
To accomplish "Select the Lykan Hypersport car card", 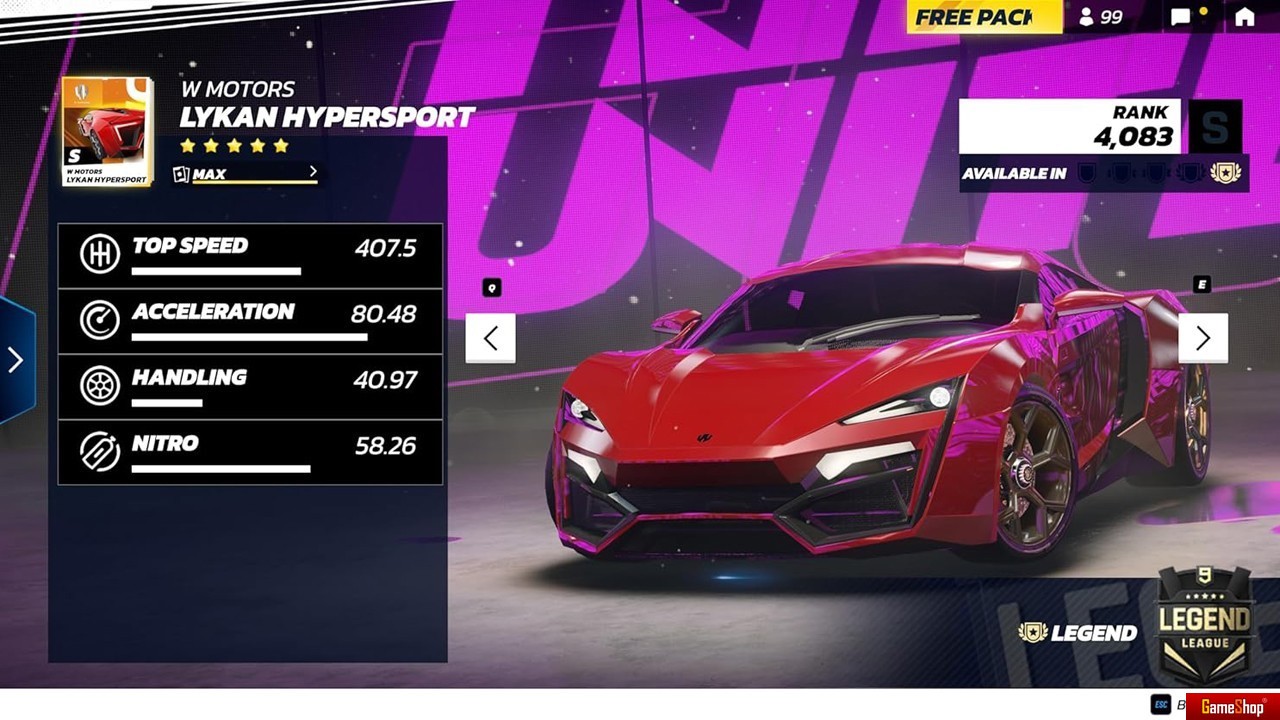I will 107,132.
